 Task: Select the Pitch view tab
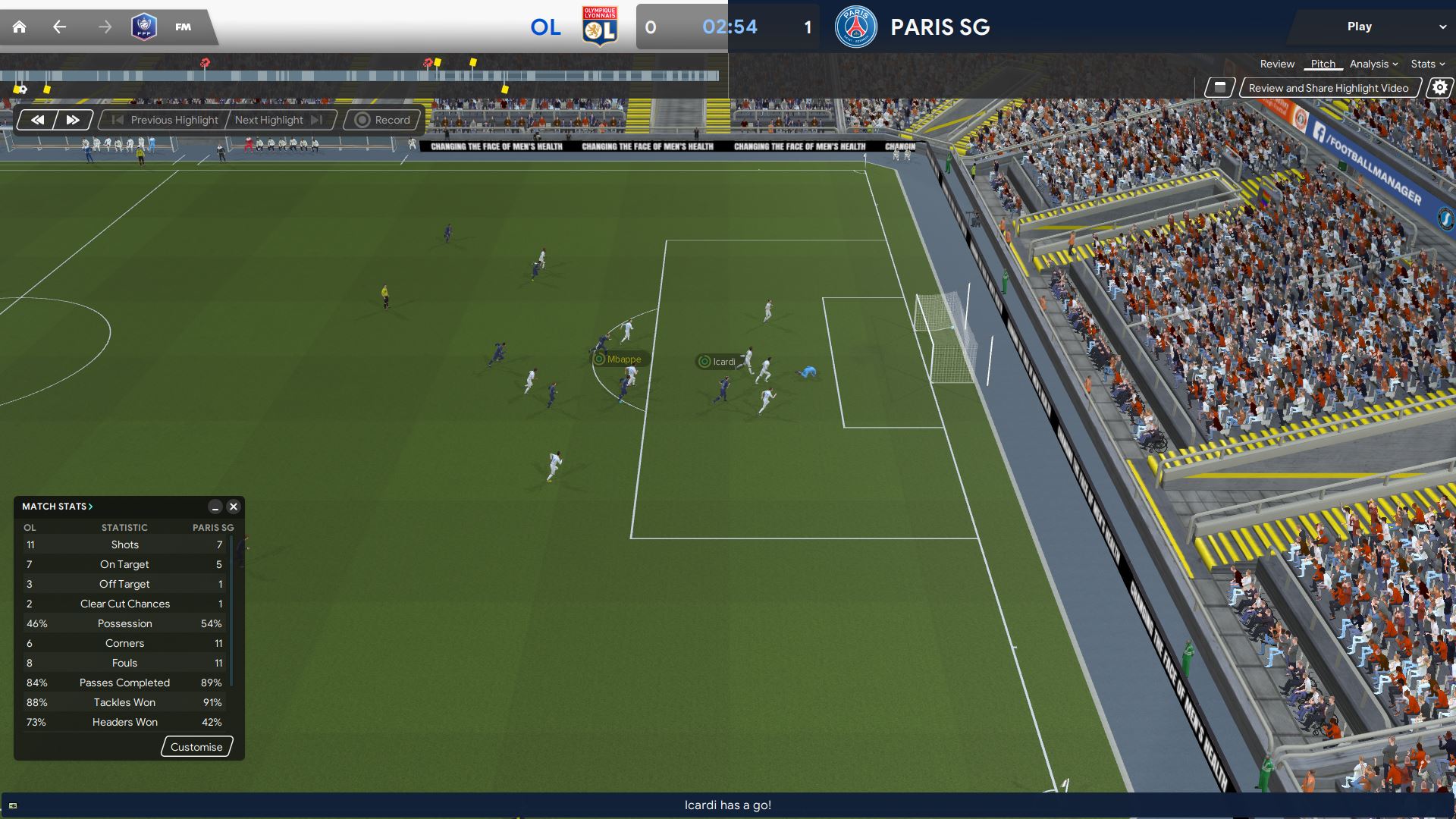(1323, 64)
